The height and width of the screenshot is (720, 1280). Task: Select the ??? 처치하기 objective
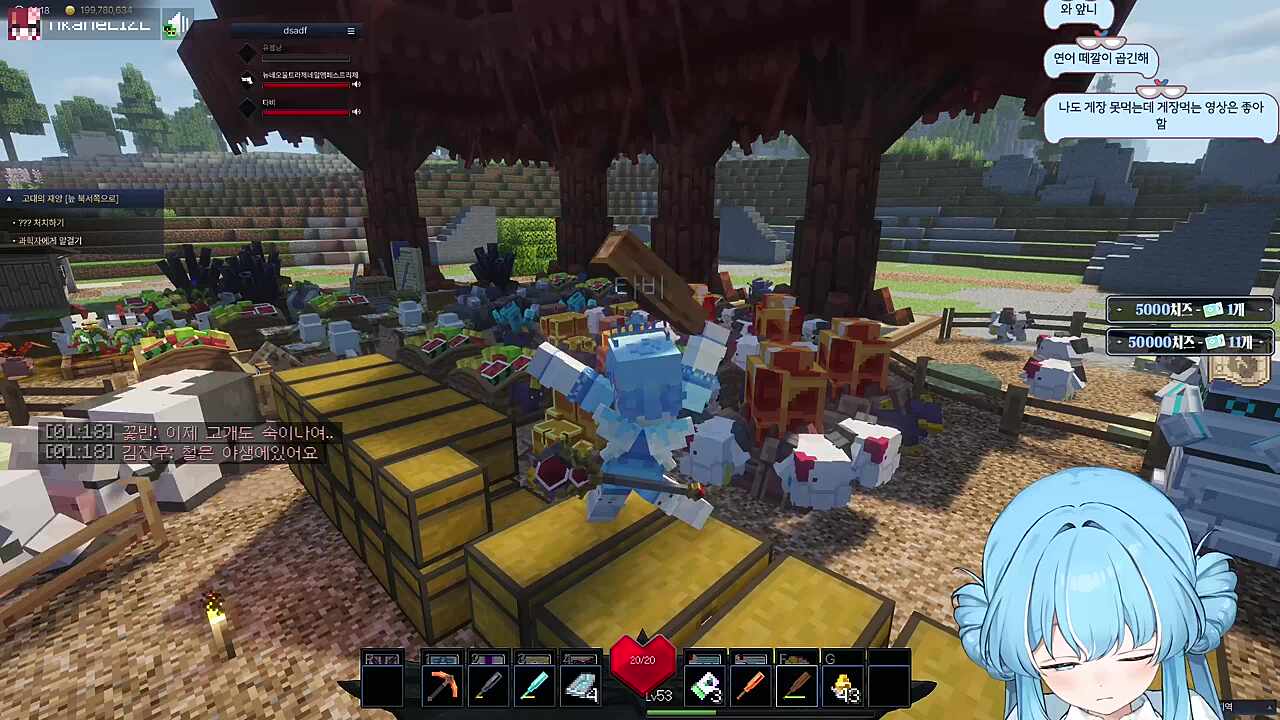coord(42,223)
